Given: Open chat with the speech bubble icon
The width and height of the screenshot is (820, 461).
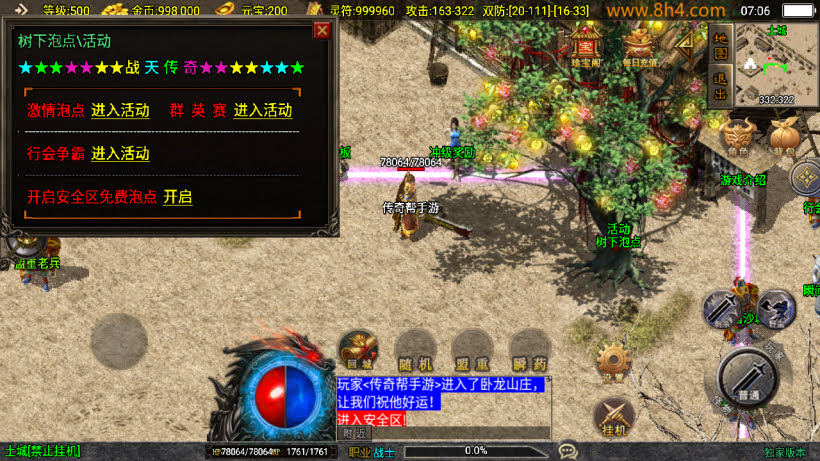Looking at the screenshot, I should click(x=568, y=451).
